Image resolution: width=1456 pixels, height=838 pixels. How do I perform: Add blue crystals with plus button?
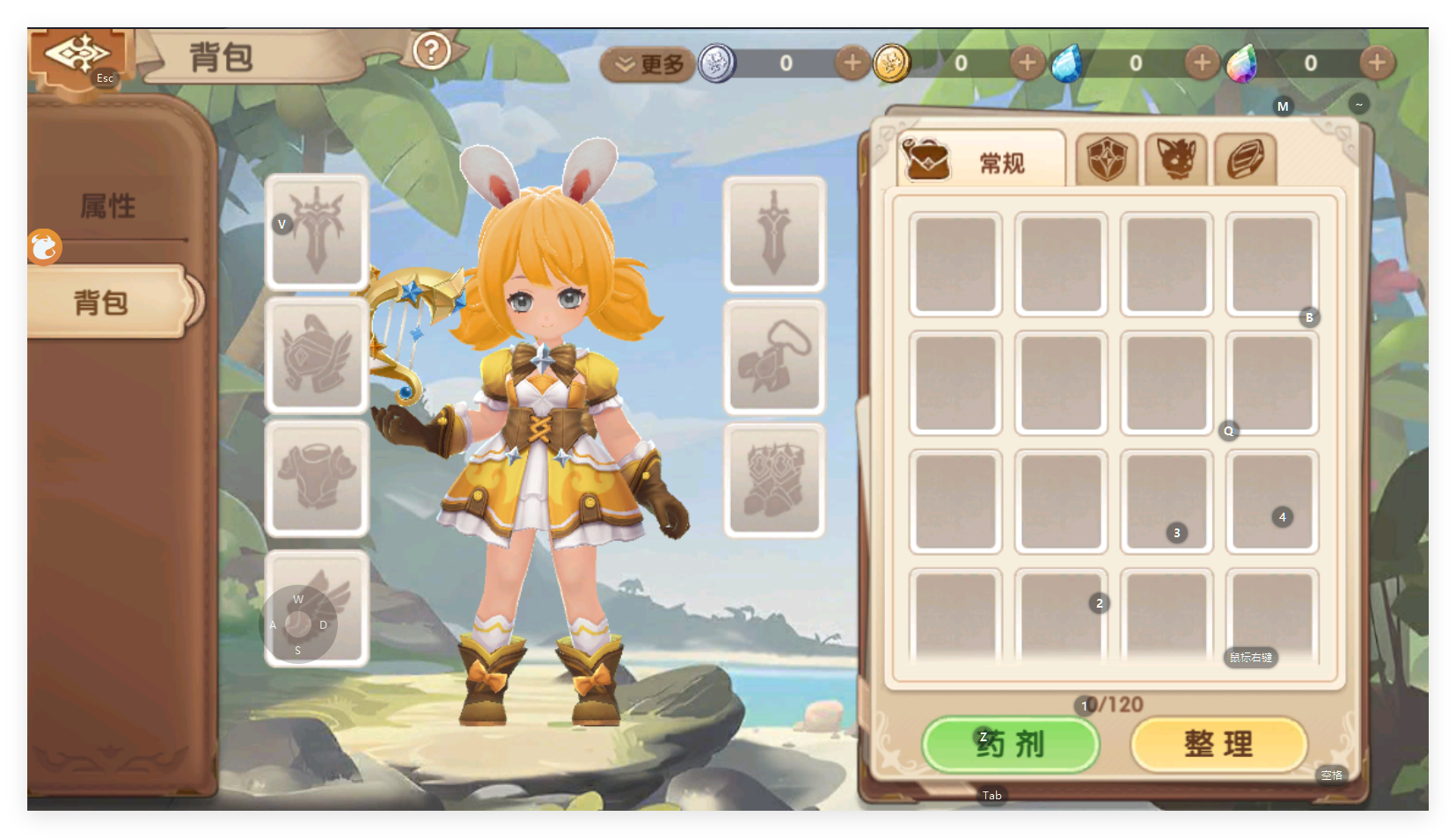click(x=1202, y=63)
